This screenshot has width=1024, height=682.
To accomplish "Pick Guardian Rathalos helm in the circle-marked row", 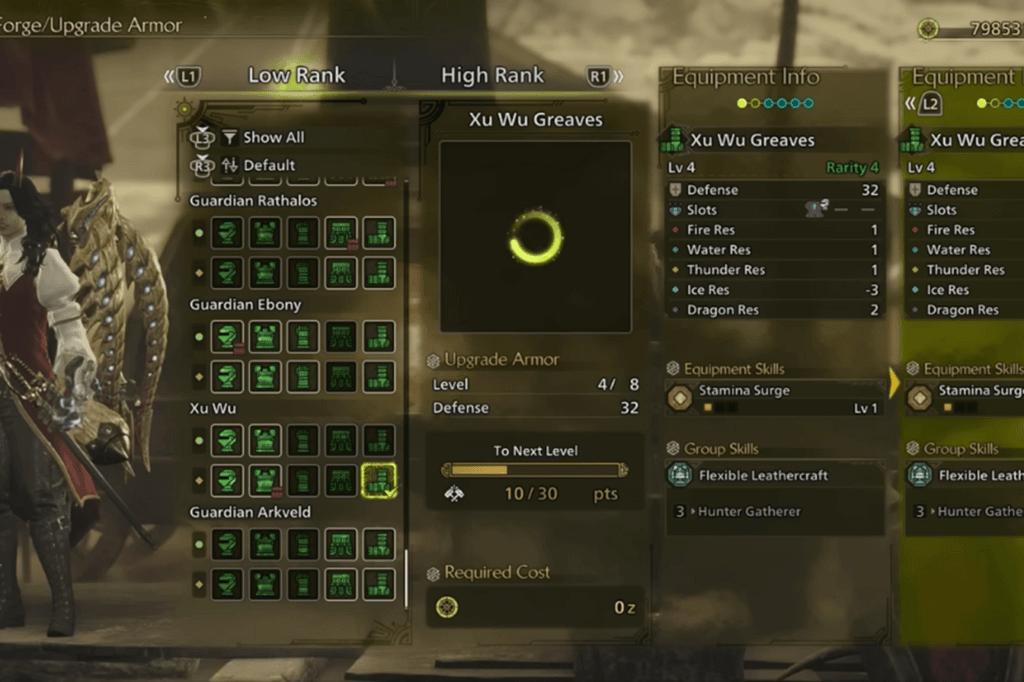I will [228, 233].
